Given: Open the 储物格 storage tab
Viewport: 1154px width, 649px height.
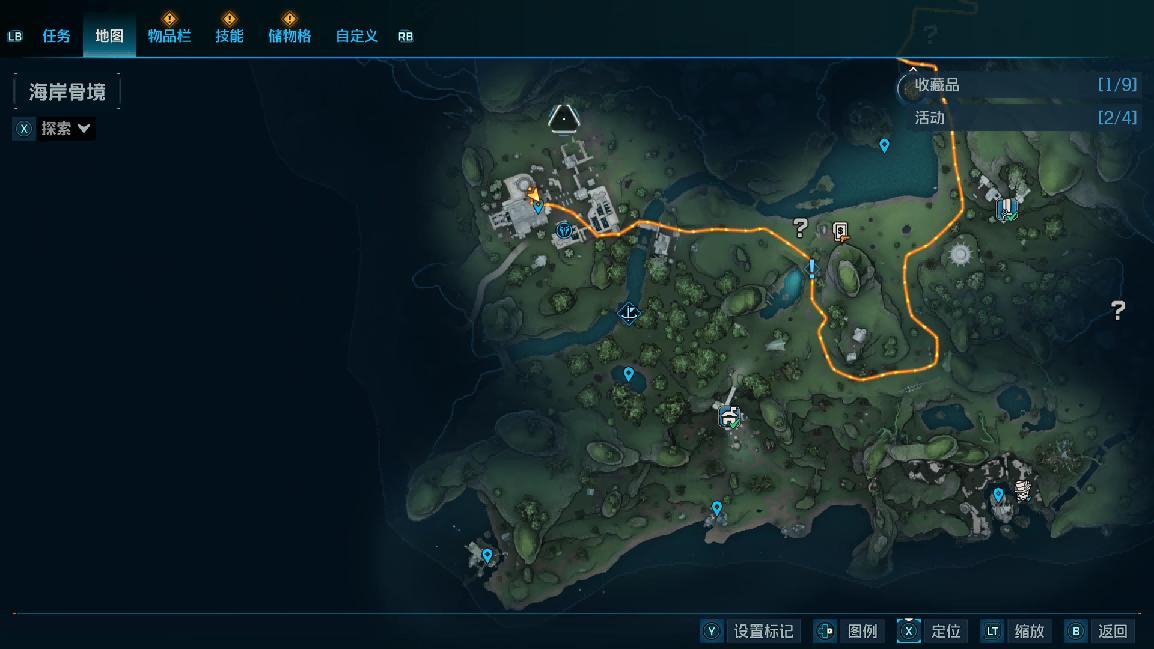Looking at the screenshot, I should point(289,36).
